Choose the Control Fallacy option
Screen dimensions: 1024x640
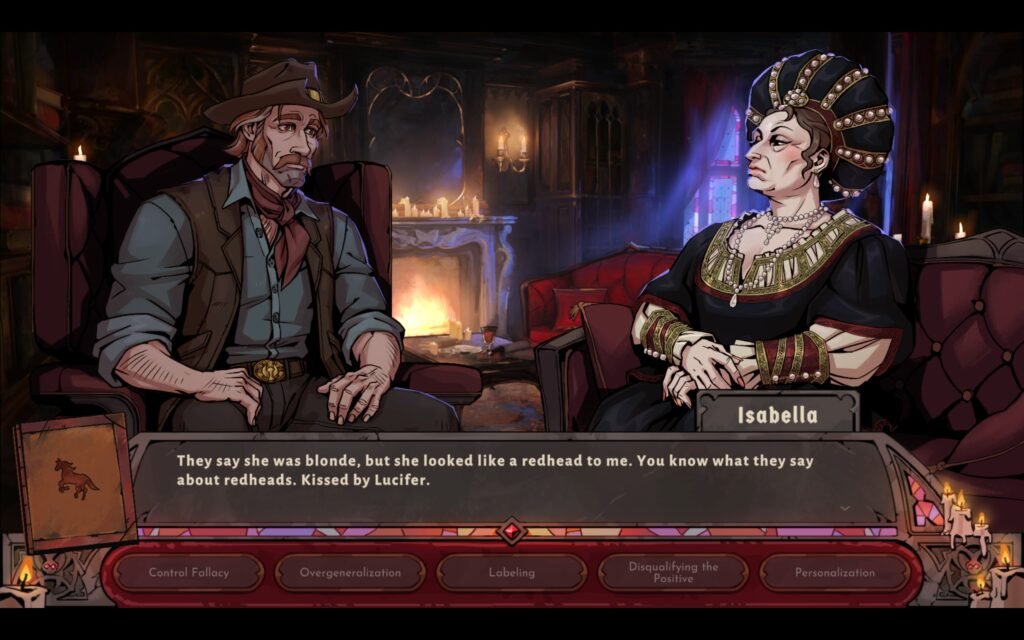[189, 573]
